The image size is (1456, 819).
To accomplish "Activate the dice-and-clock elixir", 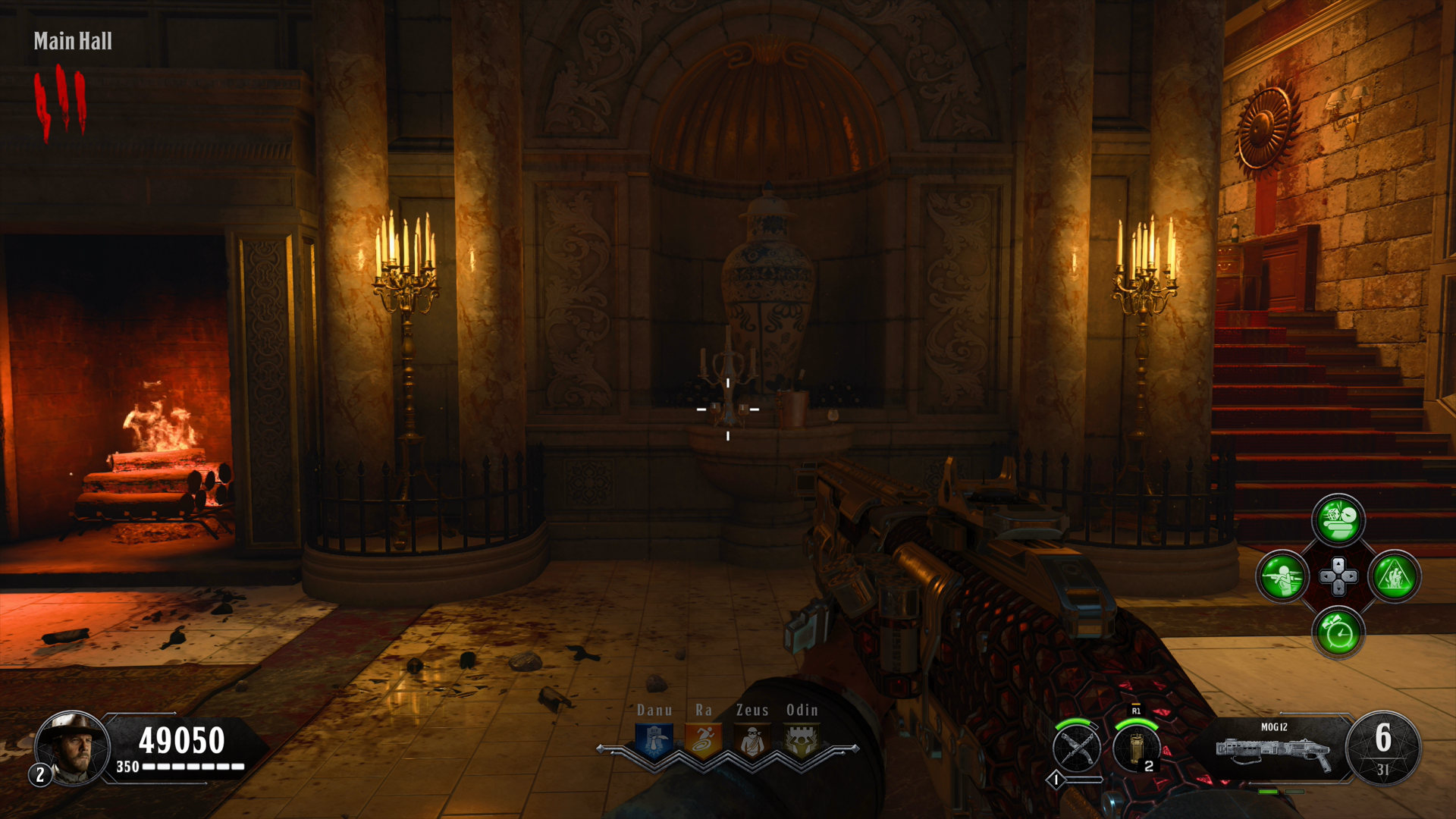I will coord(1338,520).
